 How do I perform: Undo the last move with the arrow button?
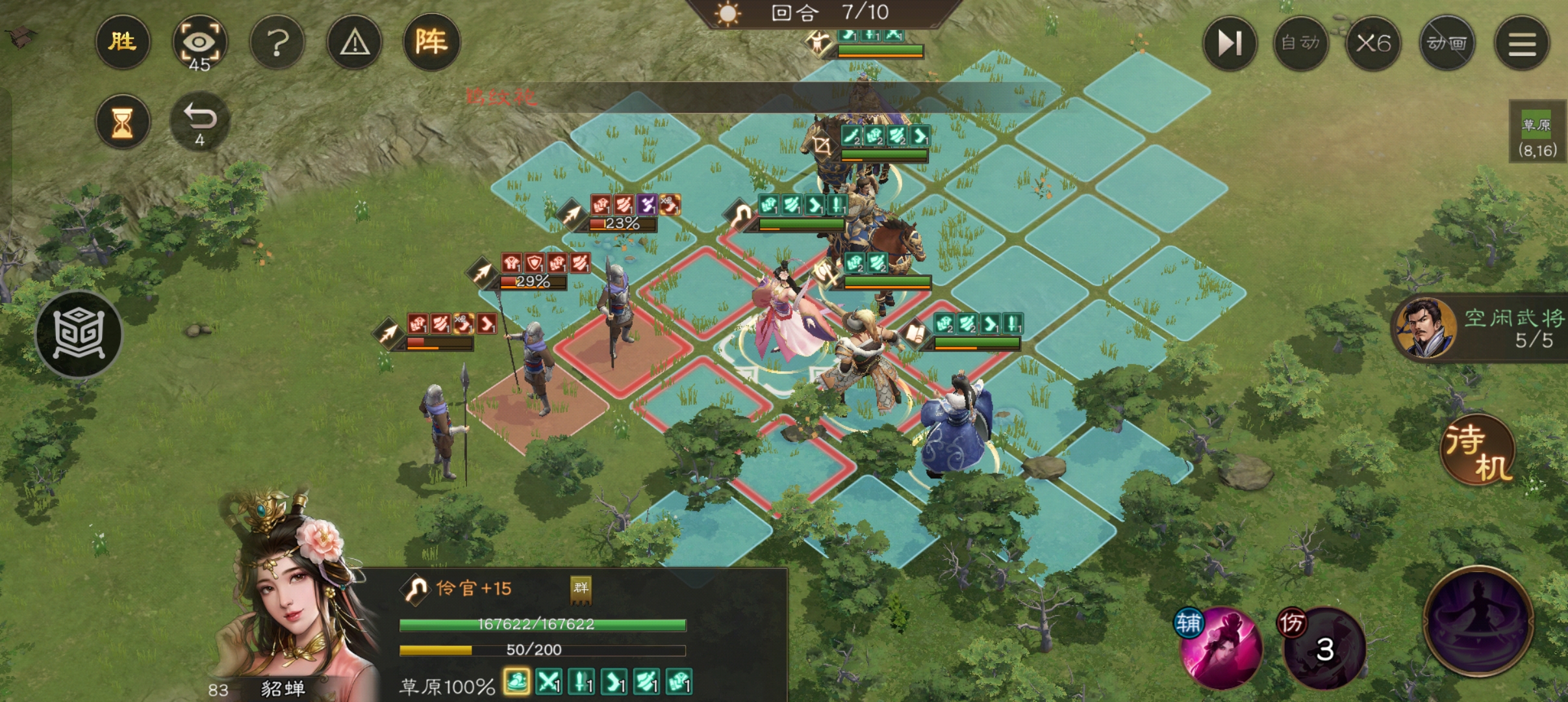click(x=199, y=121)
